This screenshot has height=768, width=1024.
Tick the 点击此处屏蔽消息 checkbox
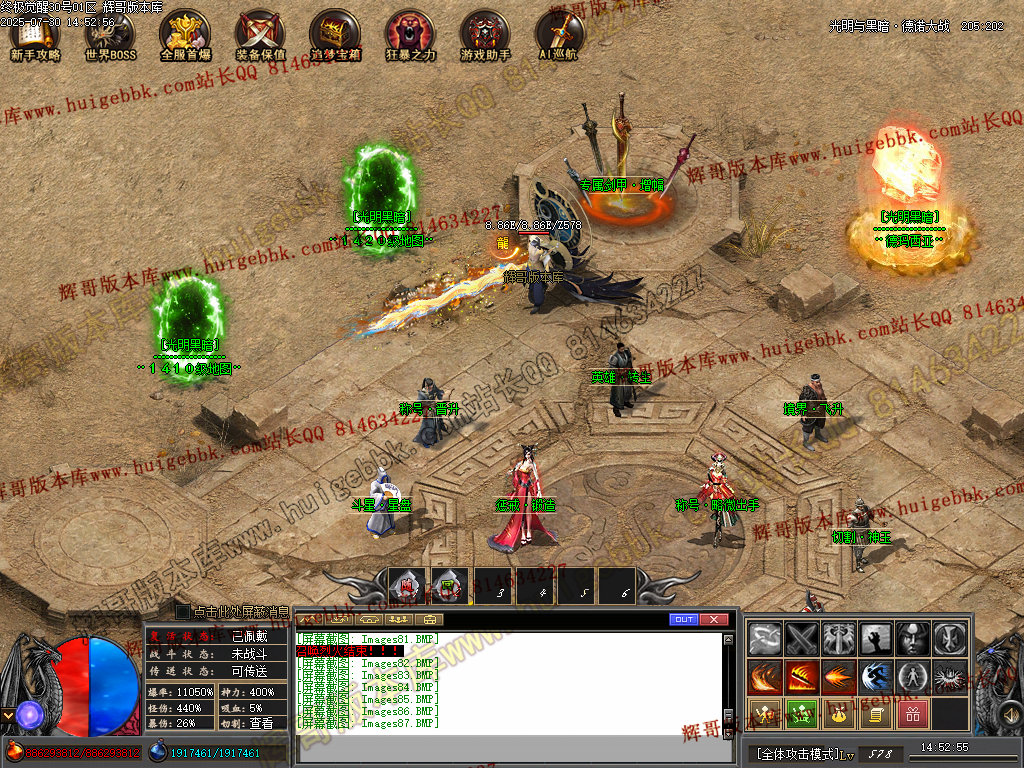pos(182,611)
